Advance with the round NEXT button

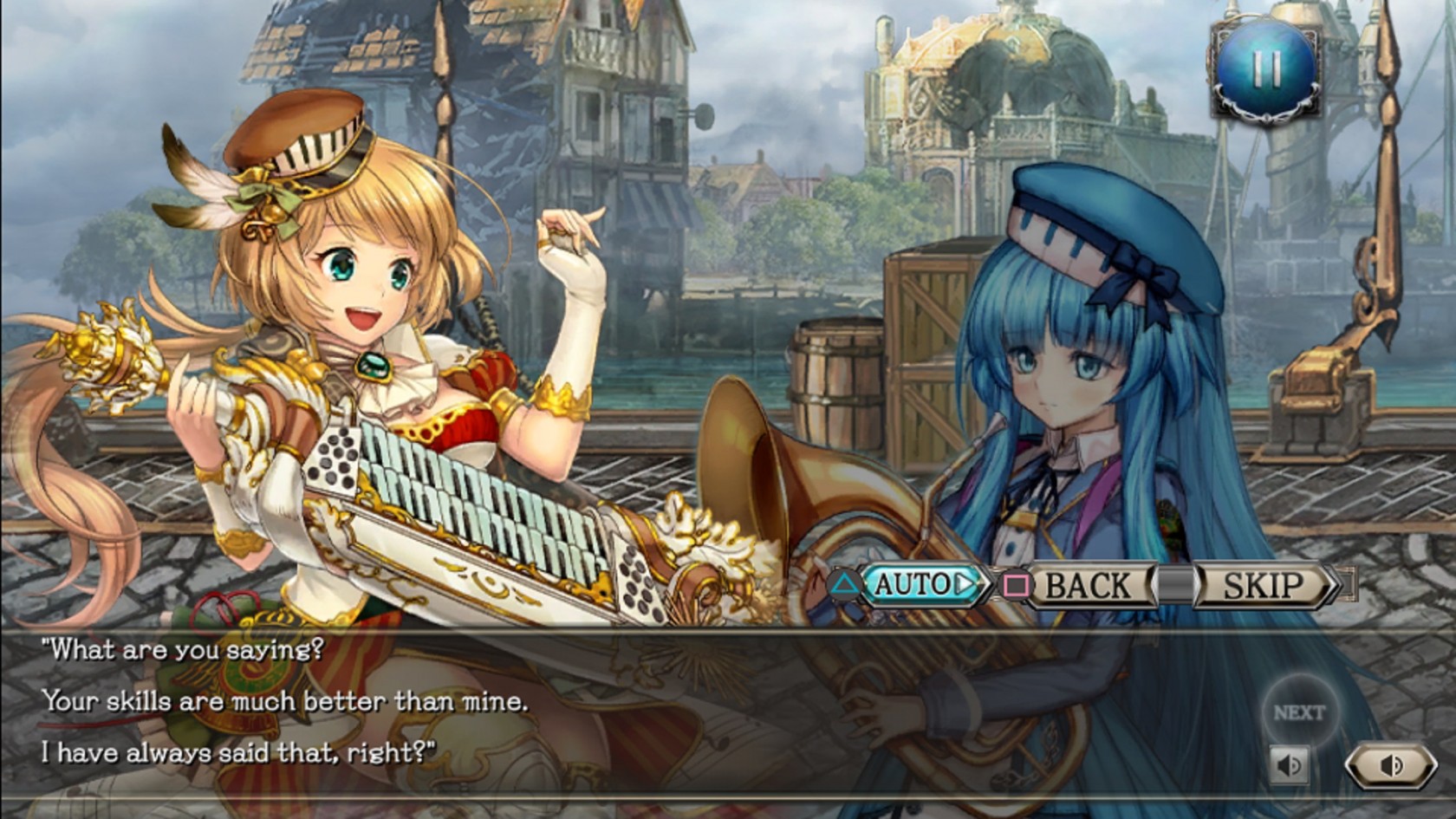point(1299,712)
